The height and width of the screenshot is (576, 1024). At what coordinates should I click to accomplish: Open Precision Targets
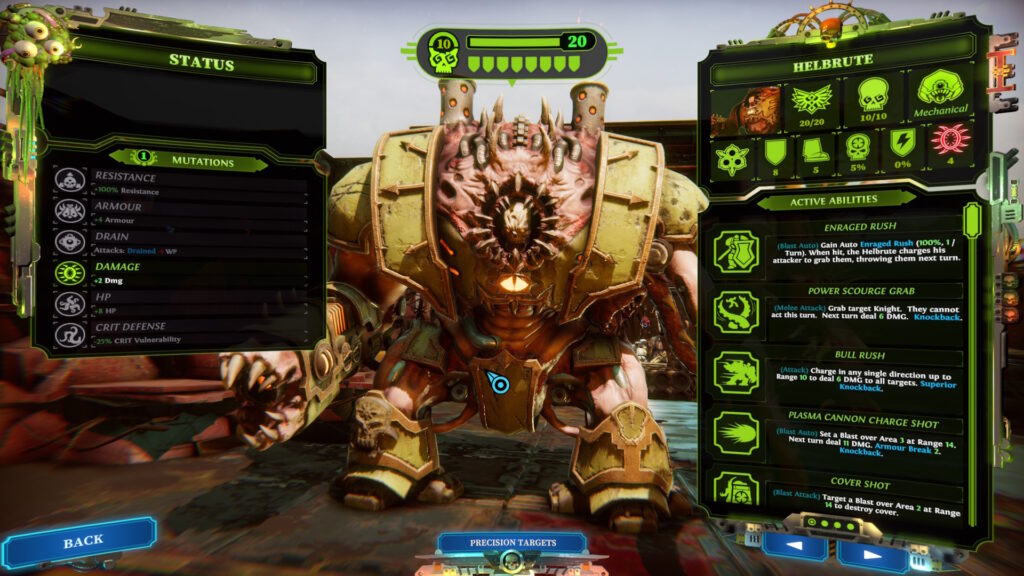(x=511, y=544)
